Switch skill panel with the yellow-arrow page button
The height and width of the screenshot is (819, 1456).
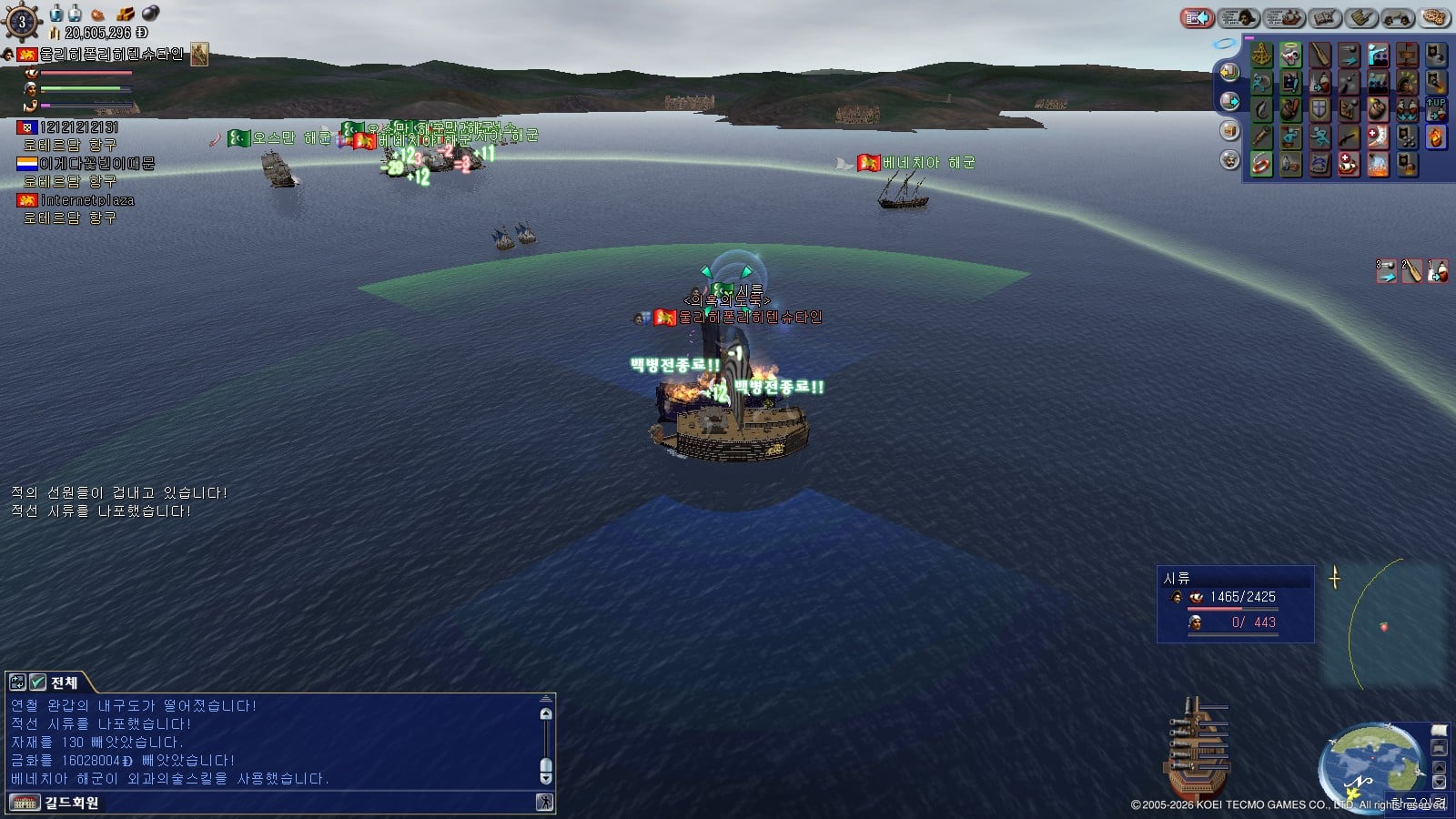coord(1229,72)
